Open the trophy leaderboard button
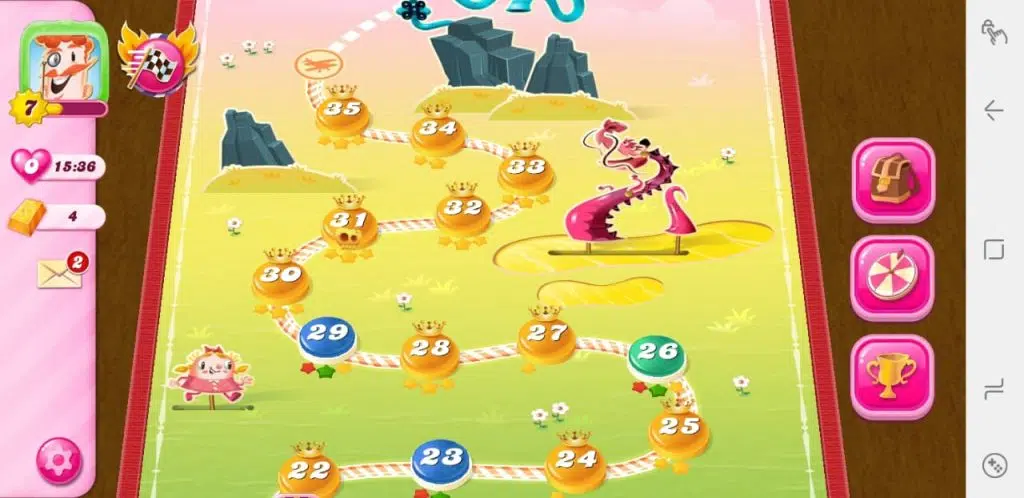Image resolution: width=1024 pixels, height=498 pixels. click(892, 376)
